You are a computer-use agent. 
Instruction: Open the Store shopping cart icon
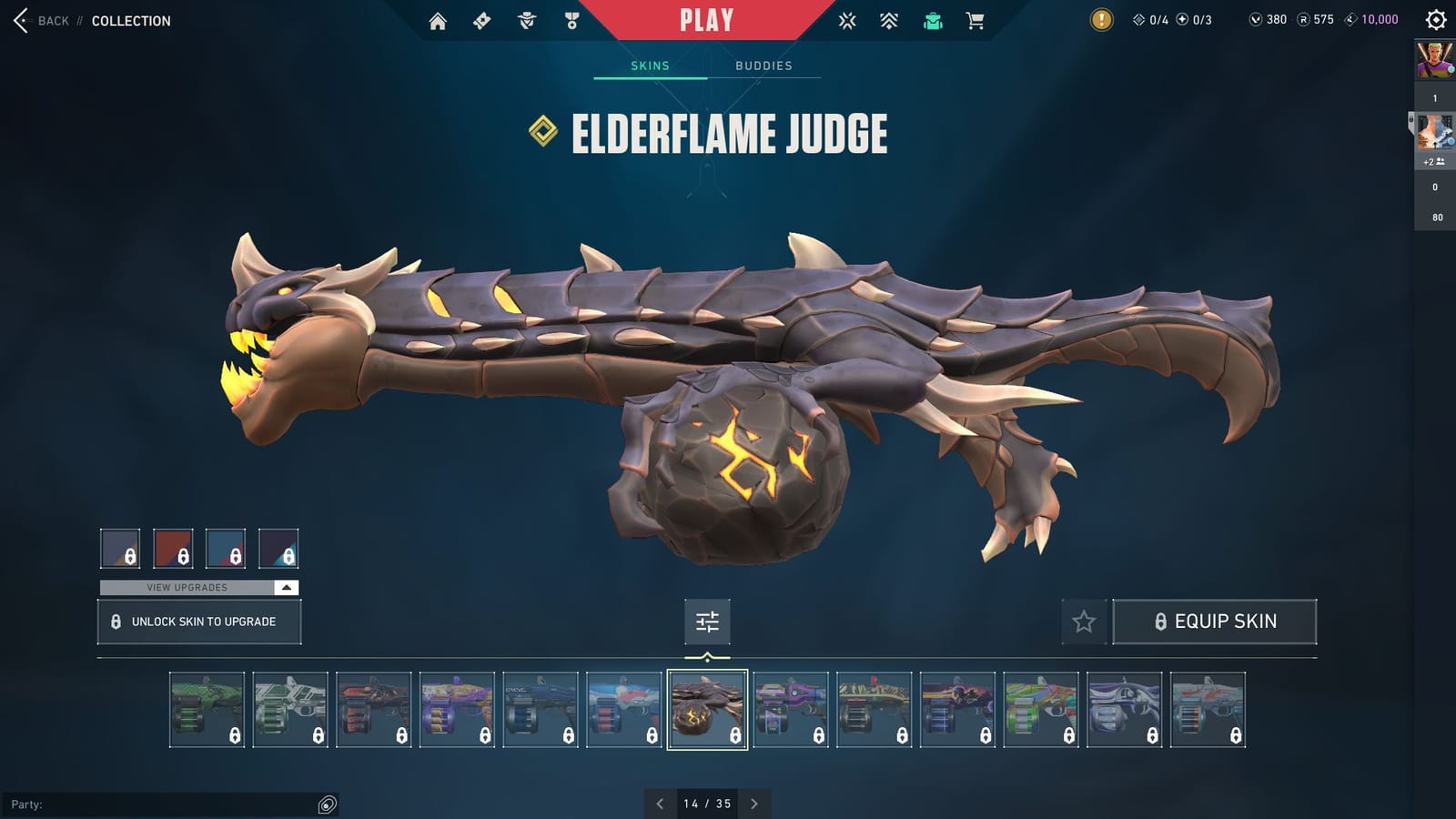tap(976, 20)
